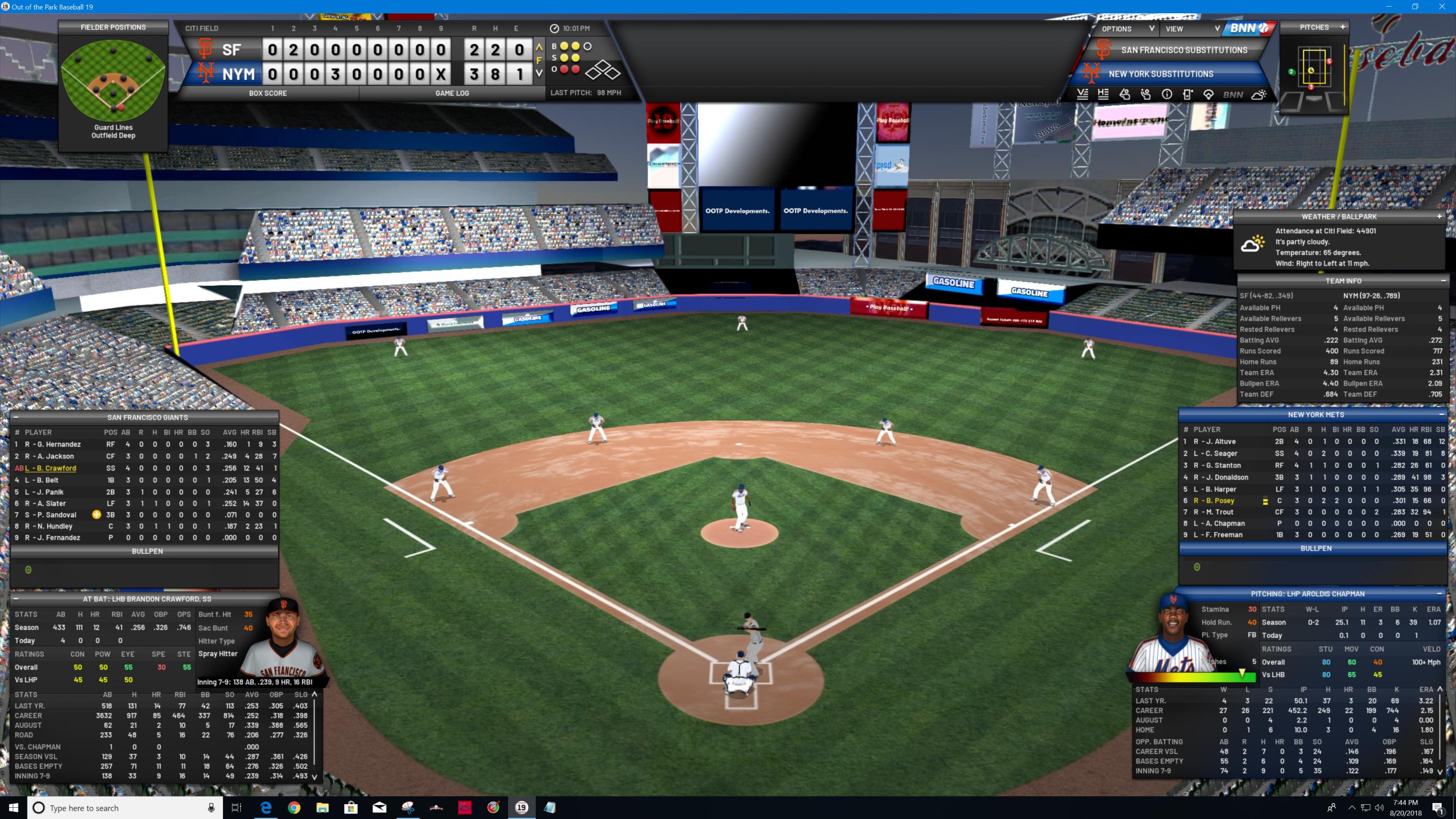Image resolution: width=1456 pixels, height=819 pixels.
Task: Collapse the Team Info panel
Action: 1443,281
